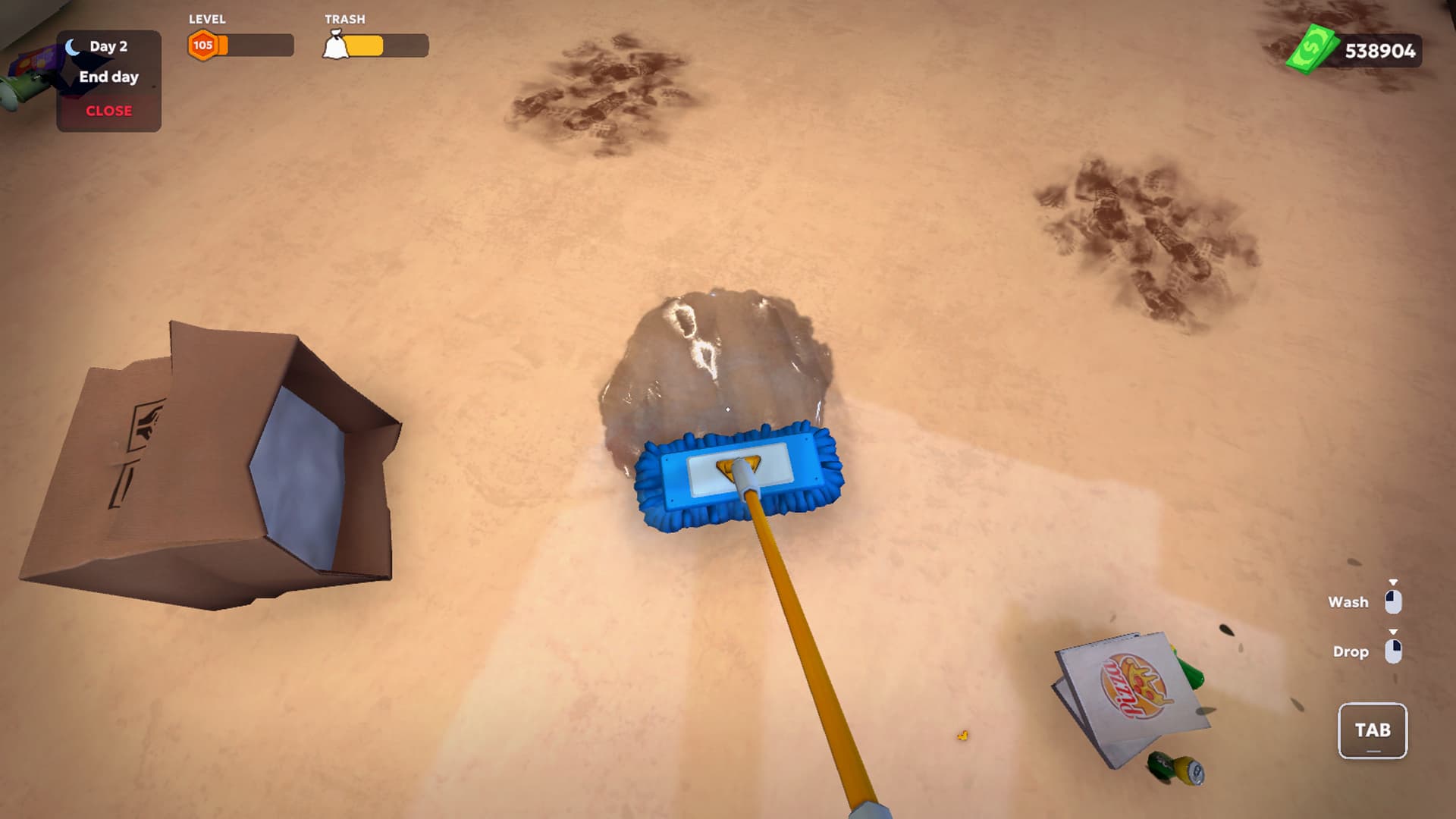The height and width of the screenshot is (819, 1456).
Task: Click the right mouse button icon beside Drop
Action: (x=1394, y=651)
